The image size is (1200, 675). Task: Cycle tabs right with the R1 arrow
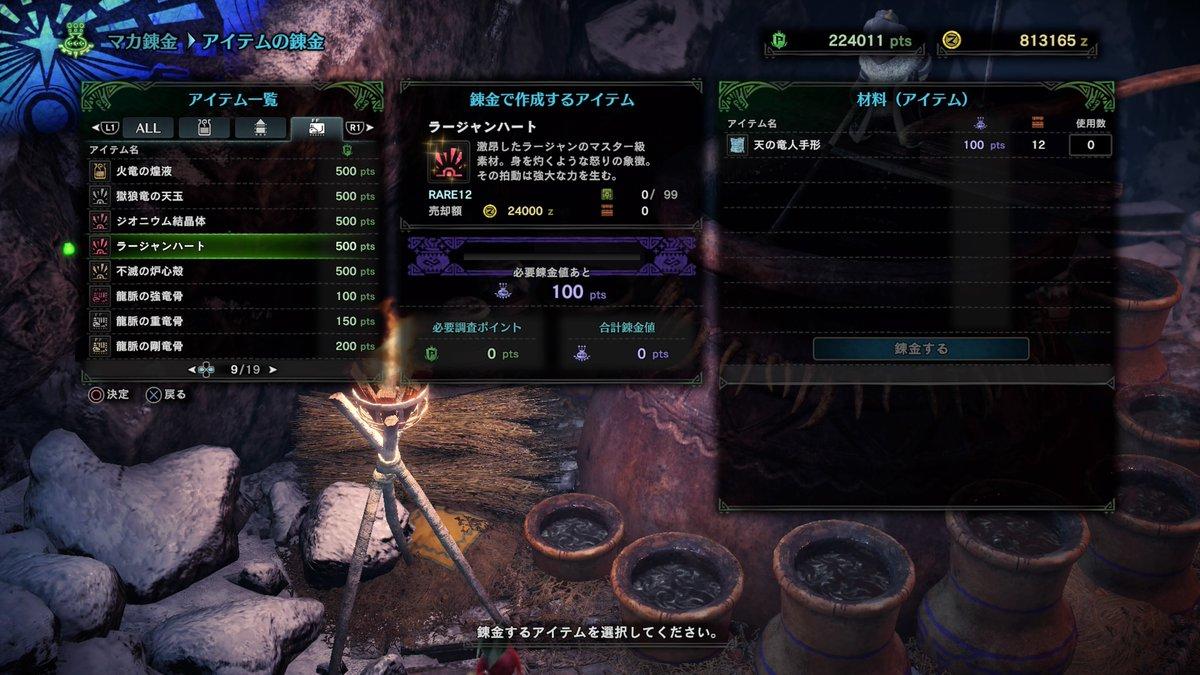(x=357, y=128)
